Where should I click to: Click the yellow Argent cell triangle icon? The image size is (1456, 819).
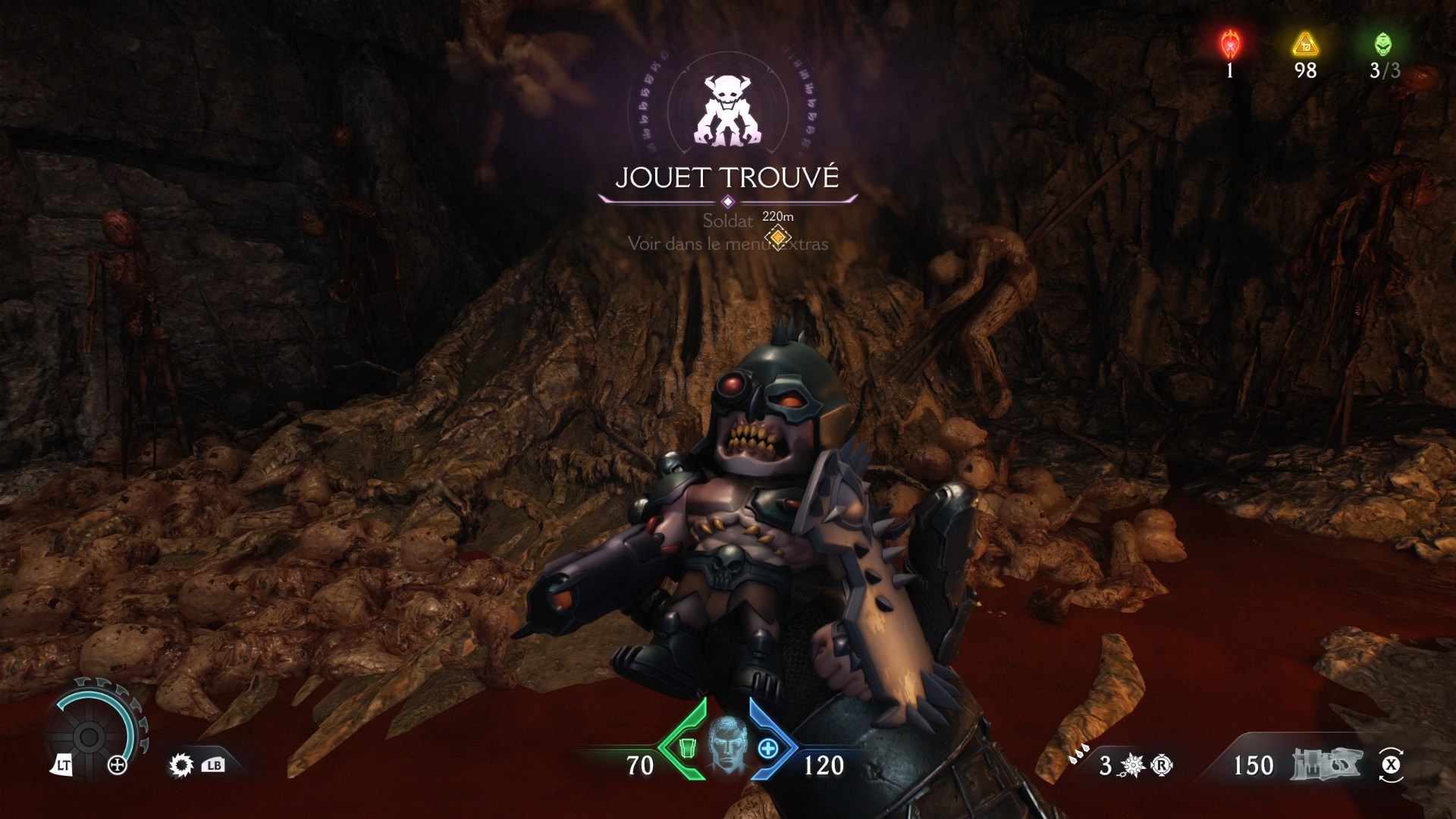(1304, 45)
